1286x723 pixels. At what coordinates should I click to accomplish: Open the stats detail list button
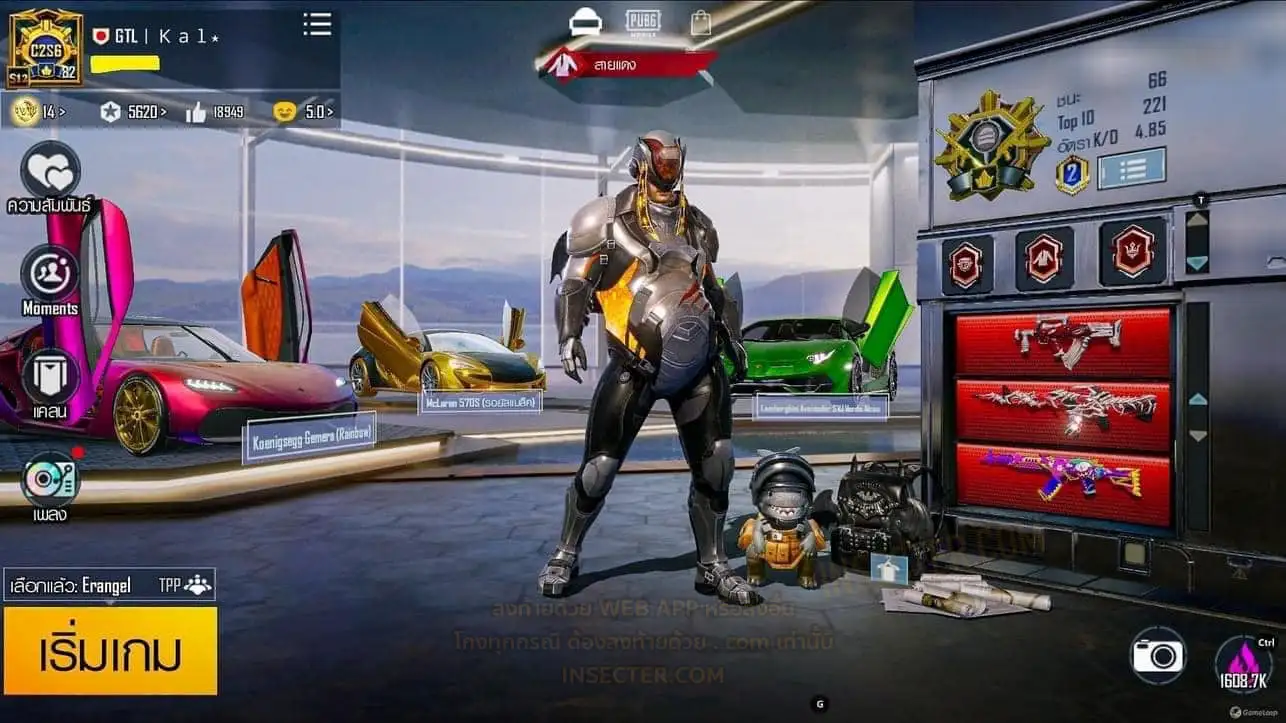[x=1131, y=169]
